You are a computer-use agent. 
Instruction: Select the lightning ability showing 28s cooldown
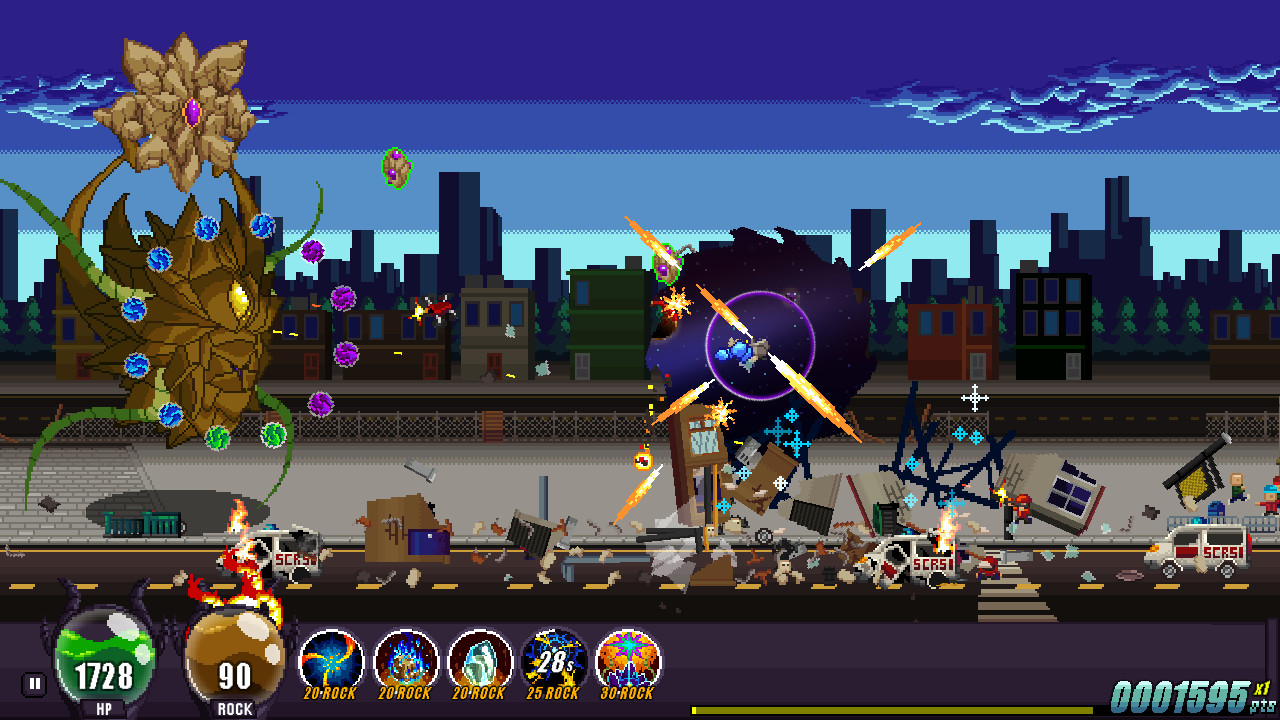tap(553, 658)
